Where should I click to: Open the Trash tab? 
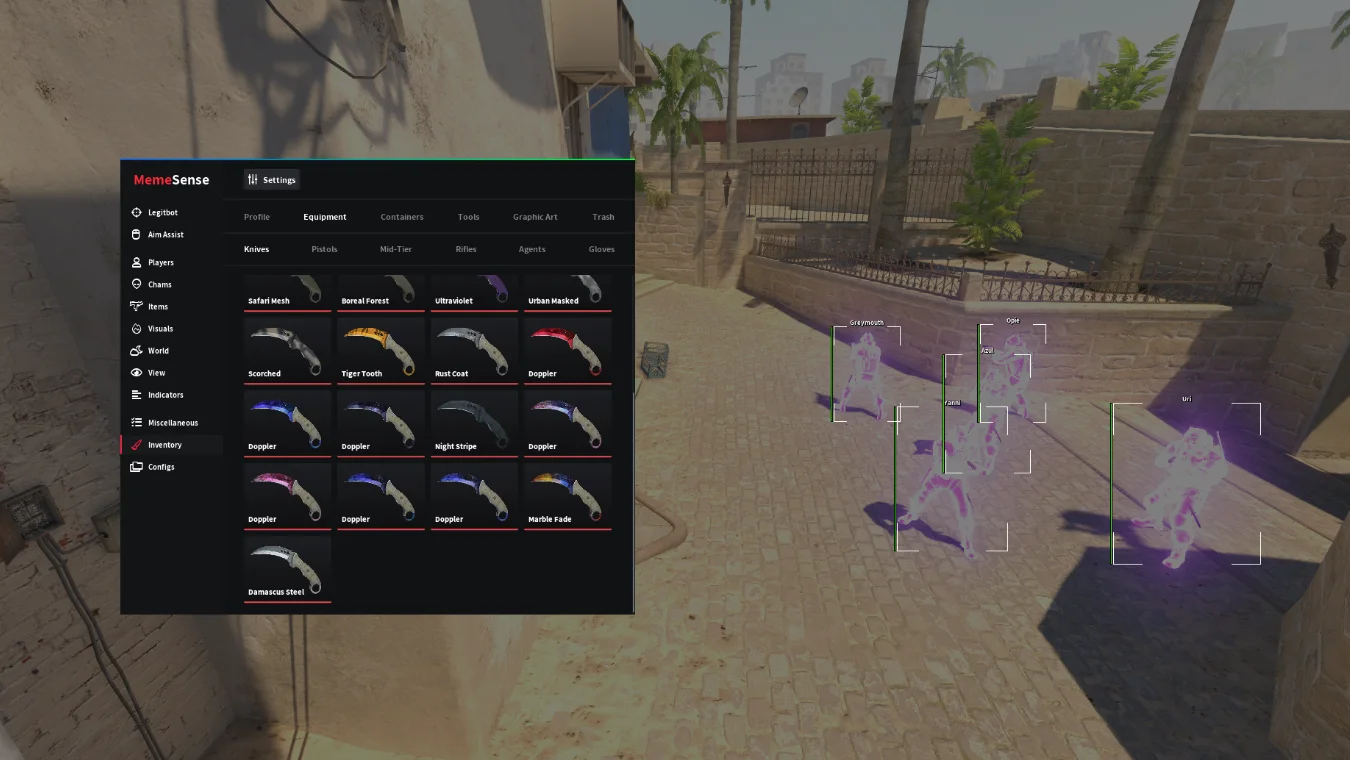[603, 217]
